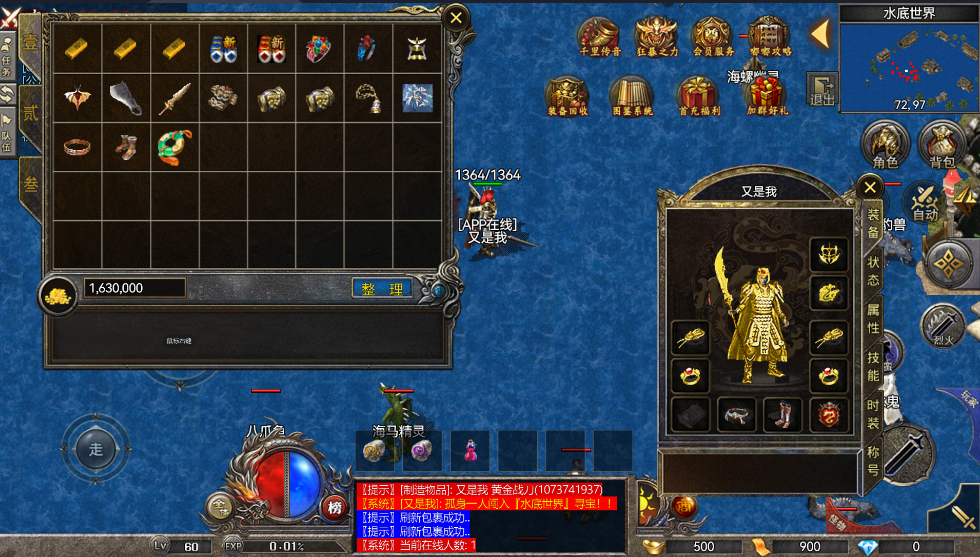Switch to bag page 贰 tab
980x557 pixels.
pos(30,112)
